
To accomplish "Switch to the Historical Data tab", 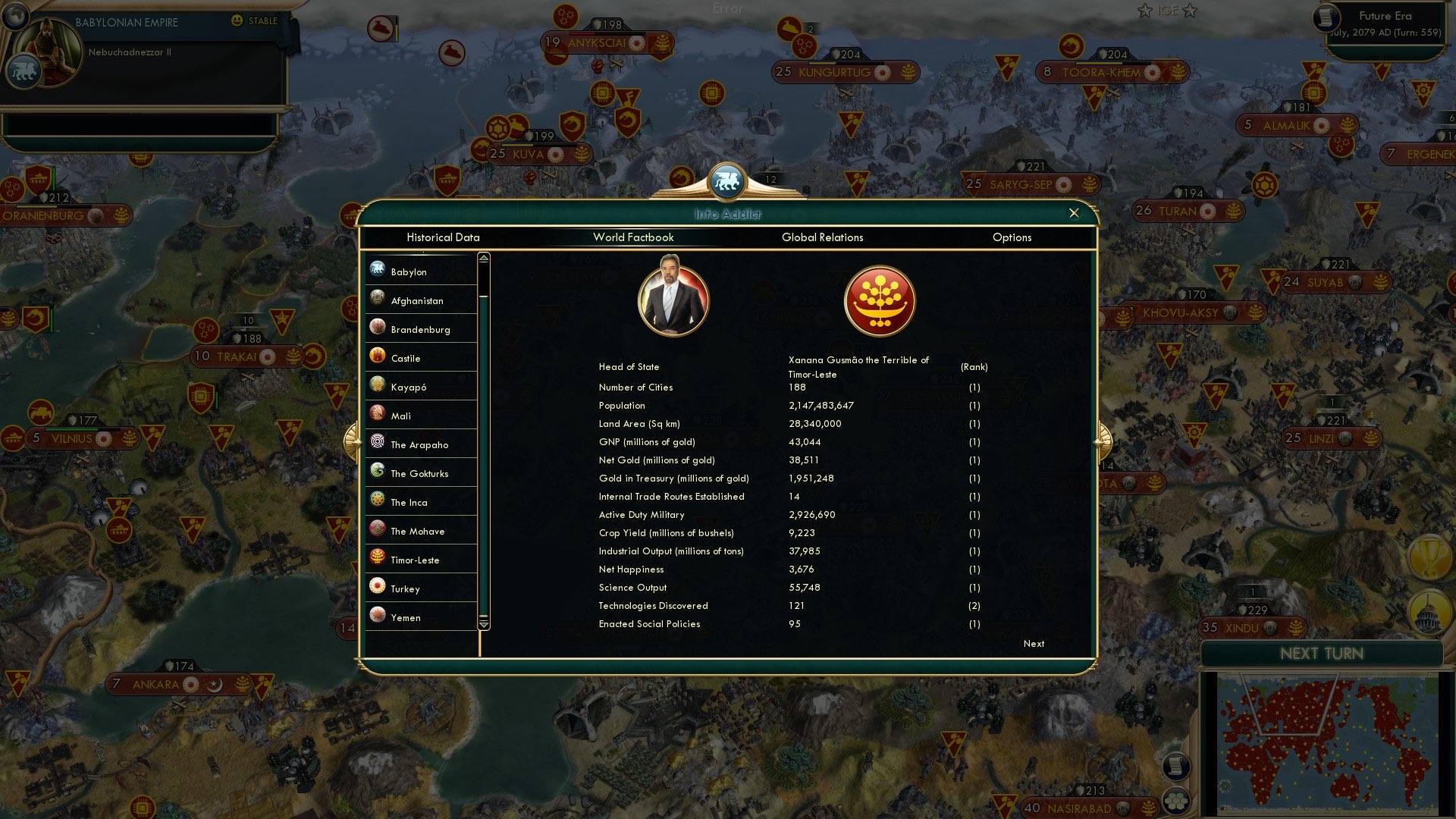I will click(443, 237).
